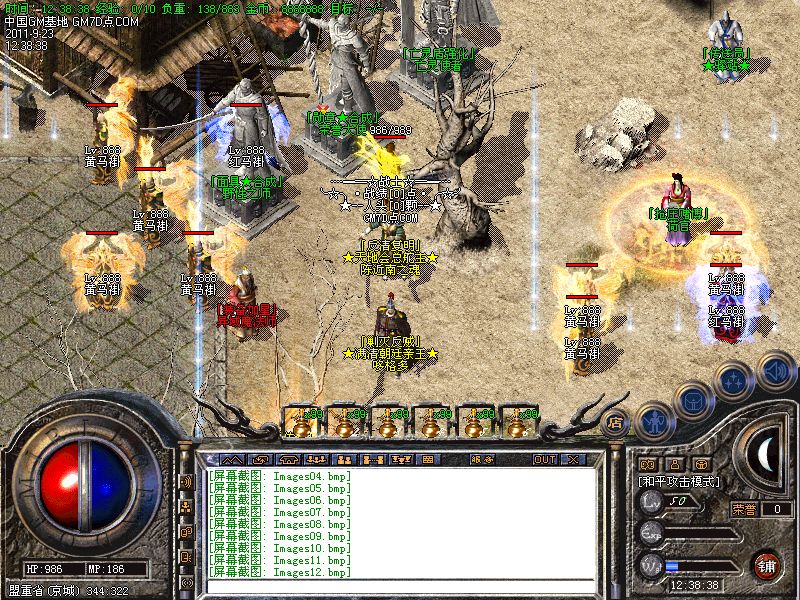The image size is (800, 600).
Task: Open the skills sparkle round icon
Action: tap(736, 379)
